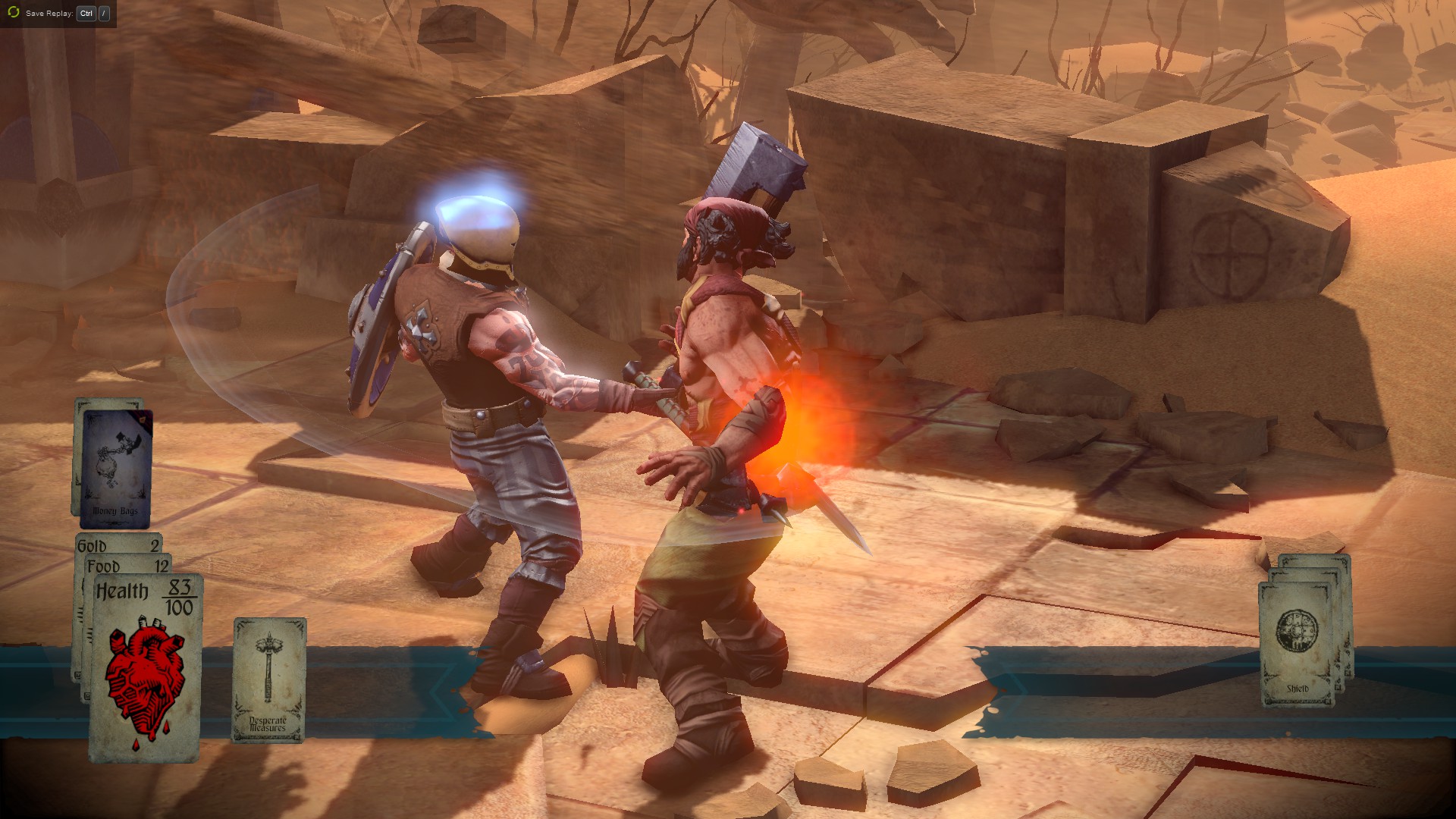Pick the Shield equipment card
Image resolution: width=1456 pixels, height=819 pixels.
click(1297, 645)
